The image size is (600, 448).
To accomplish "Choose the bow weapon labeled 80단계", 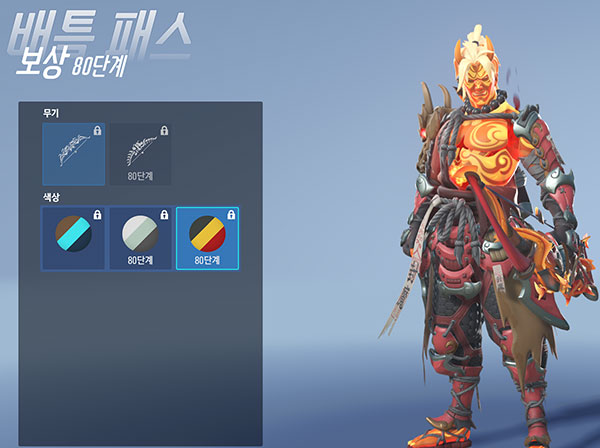I will [139, 154].
